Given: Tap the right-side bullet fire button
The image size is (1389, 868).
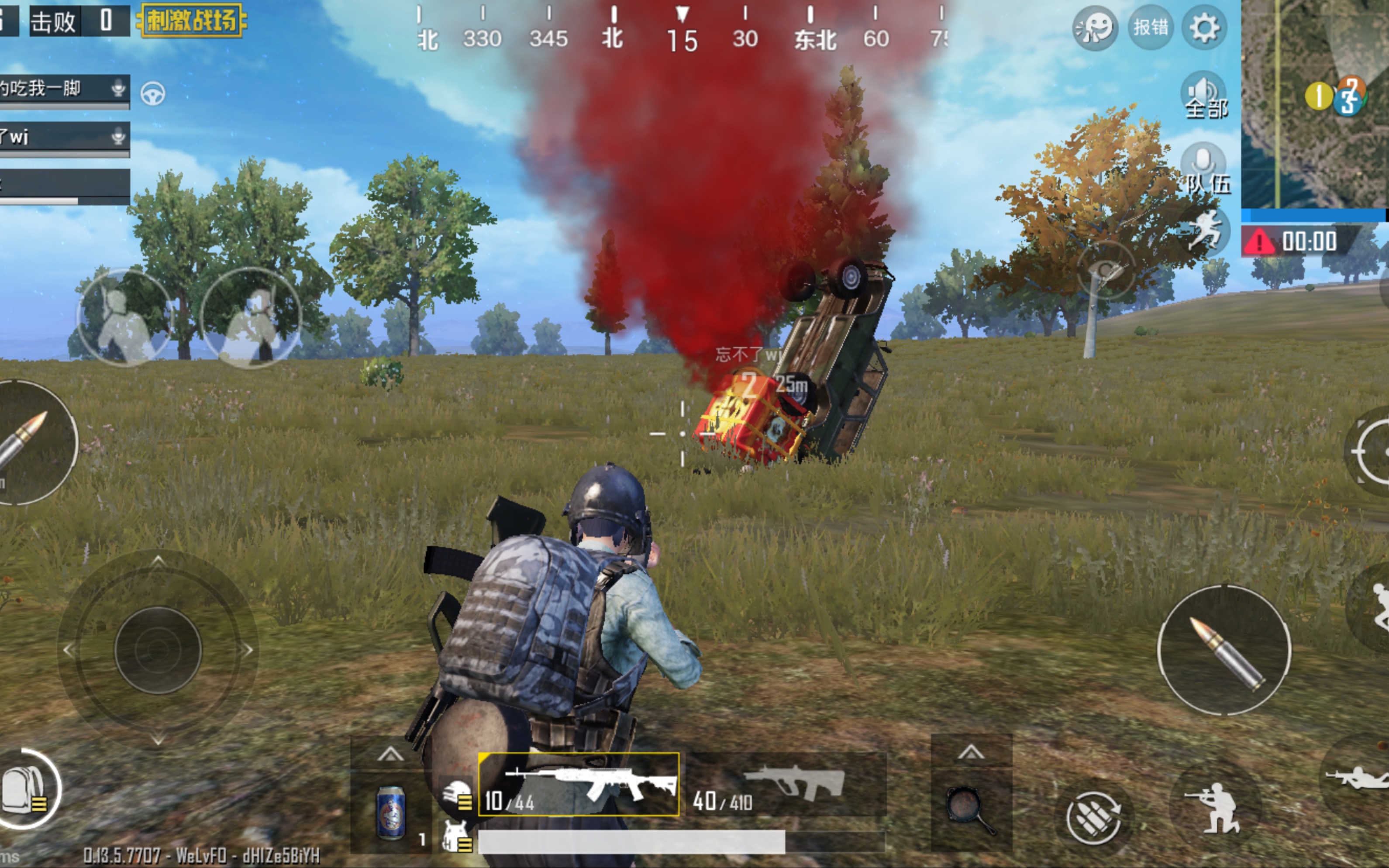Looking at the screenshot, I should click(1224, 651).
